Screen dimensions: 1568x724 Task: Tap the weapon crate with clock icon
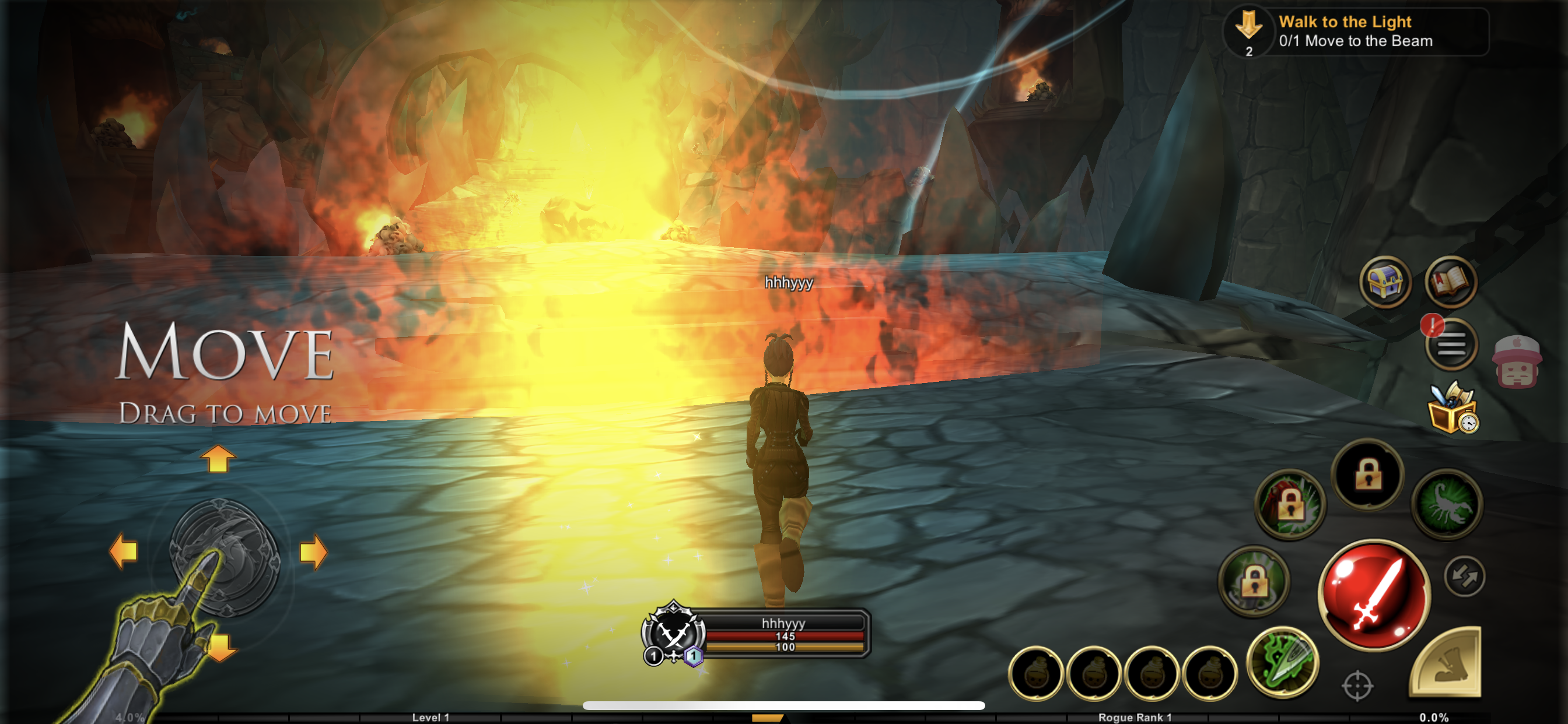(1452, 408)
